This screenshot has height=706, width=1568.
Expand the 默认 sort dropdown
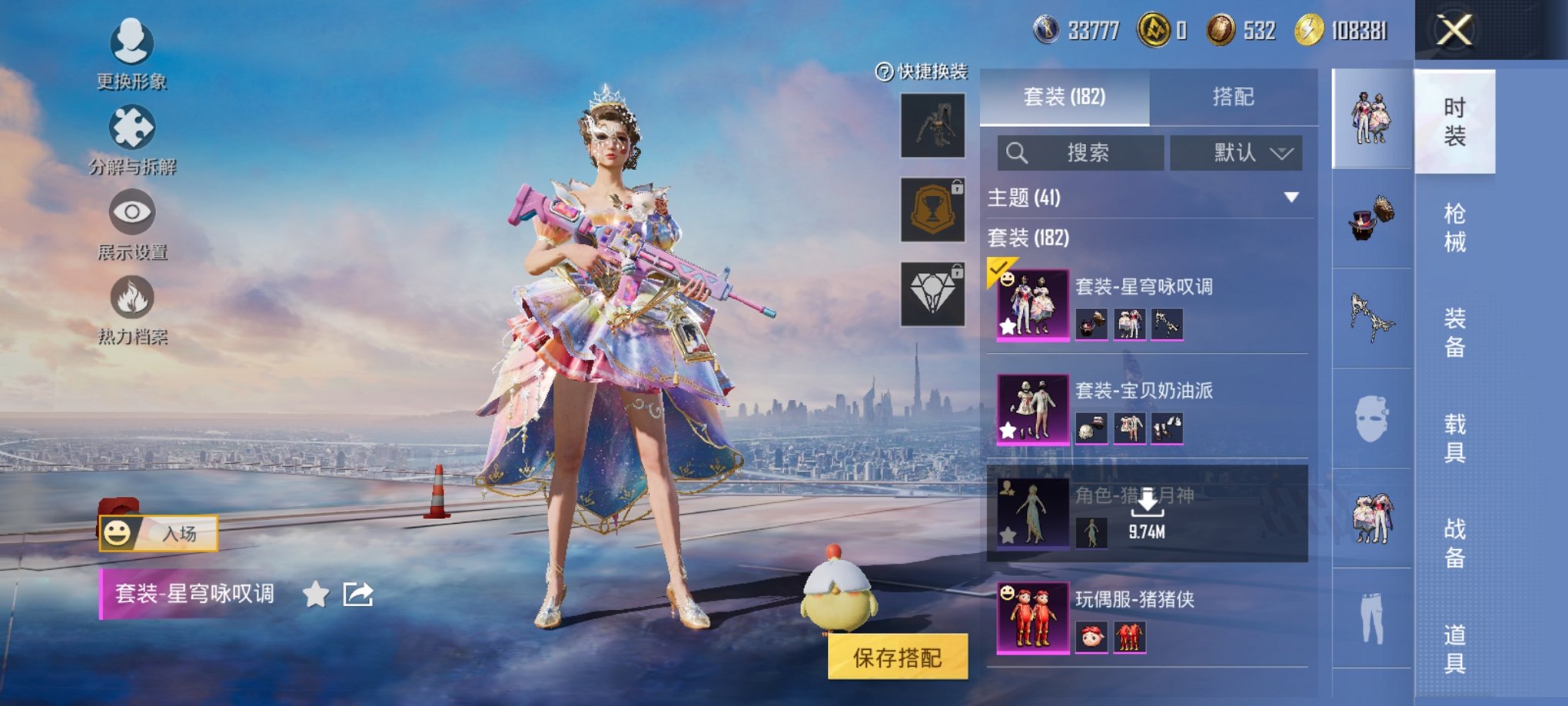(x=1237, y=152)
